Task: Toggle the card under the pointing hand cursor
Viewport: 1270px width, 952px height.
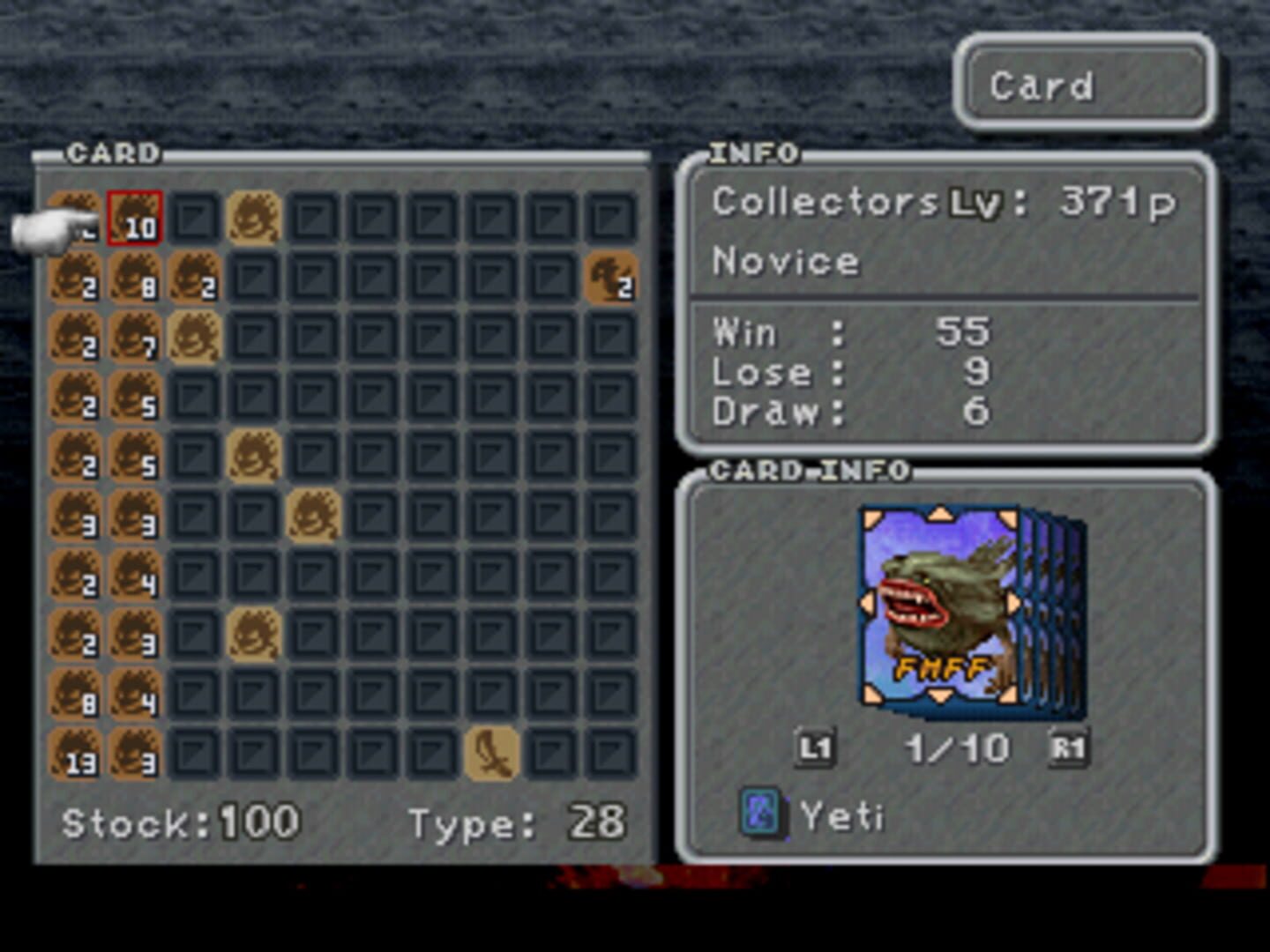Action: point(75,220)
